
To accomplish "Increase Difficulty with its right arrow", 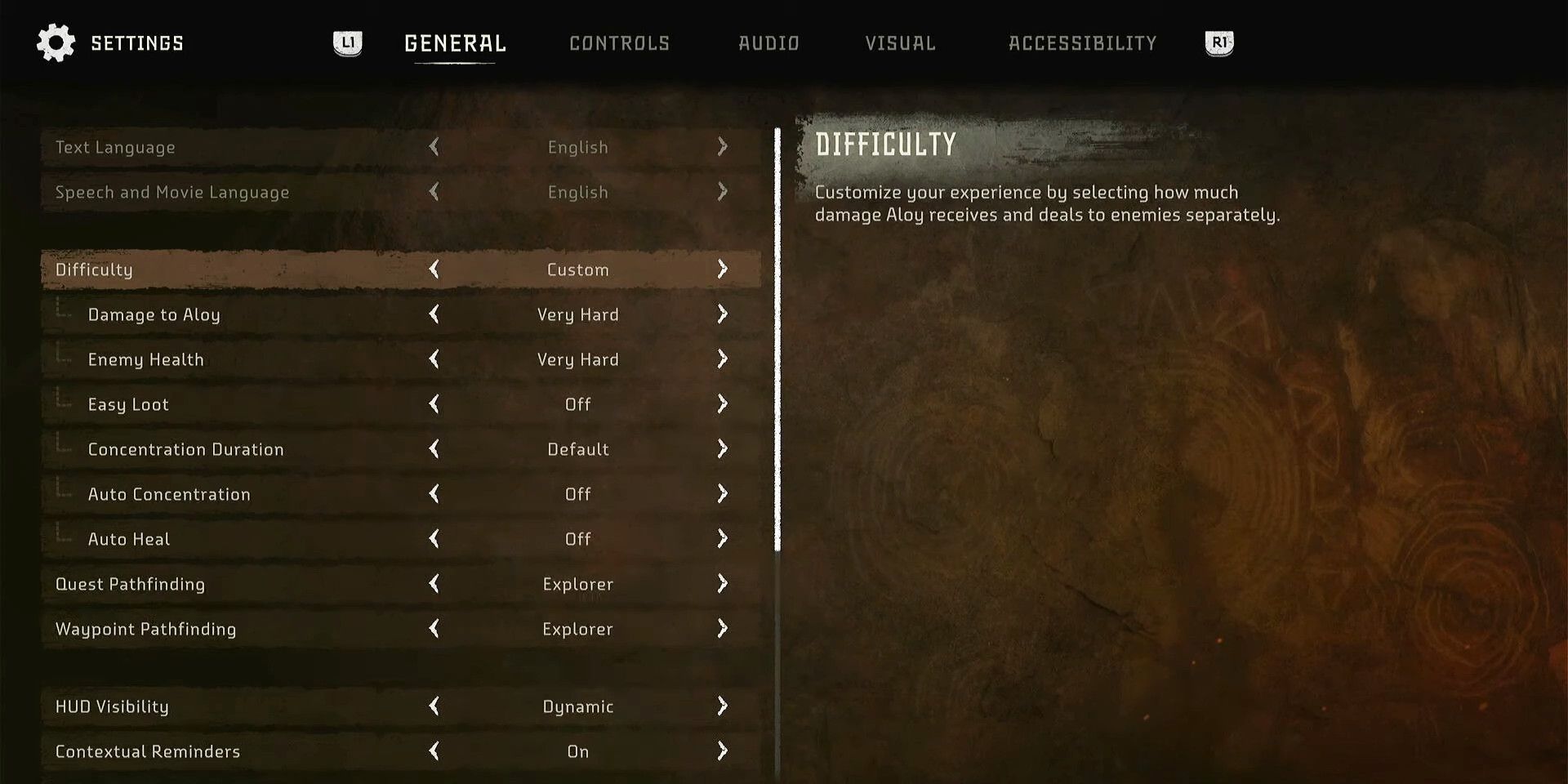I will pos(722,269).
